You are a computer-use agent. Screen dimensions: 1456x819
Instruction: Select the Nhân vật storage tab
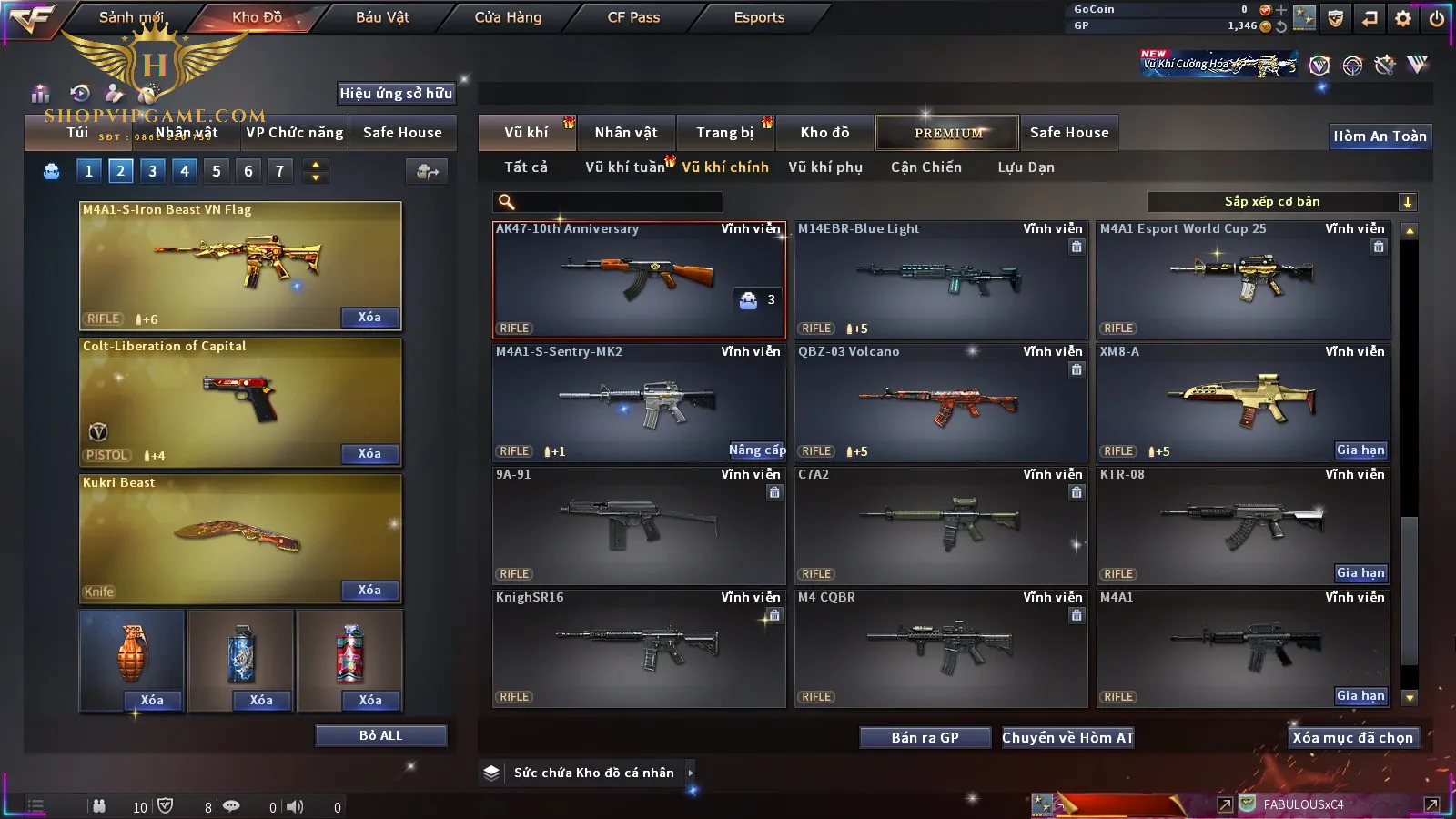click(x=626, y=133)
